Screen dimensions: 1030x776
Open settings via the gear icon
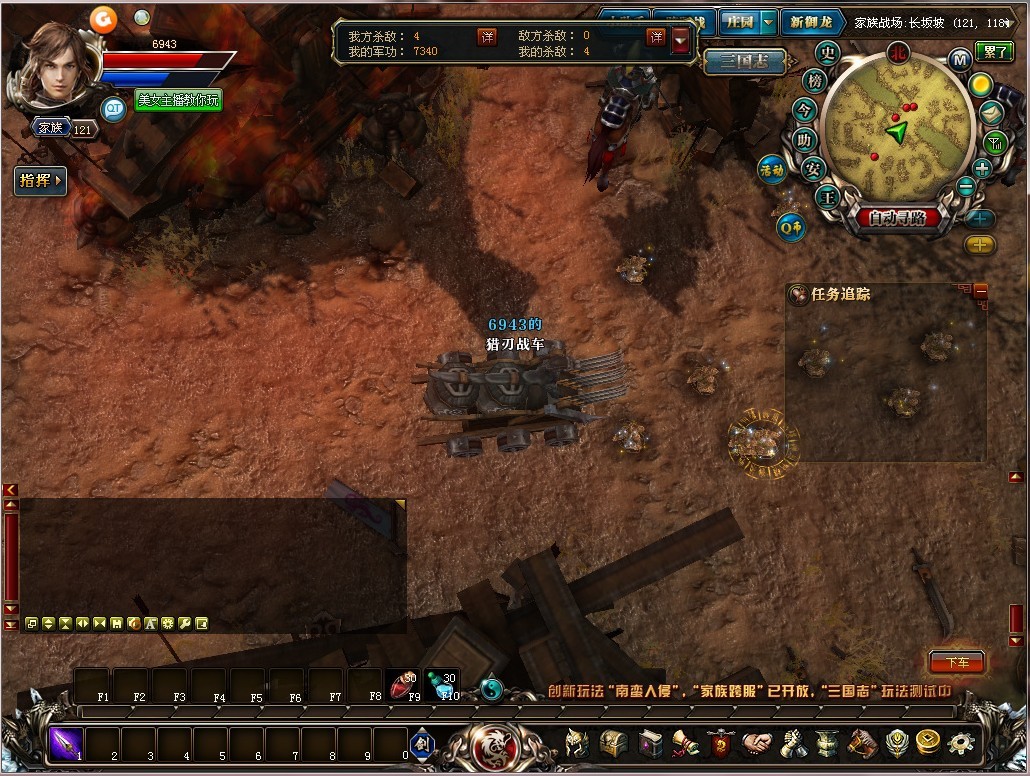(x=961, y=743)
